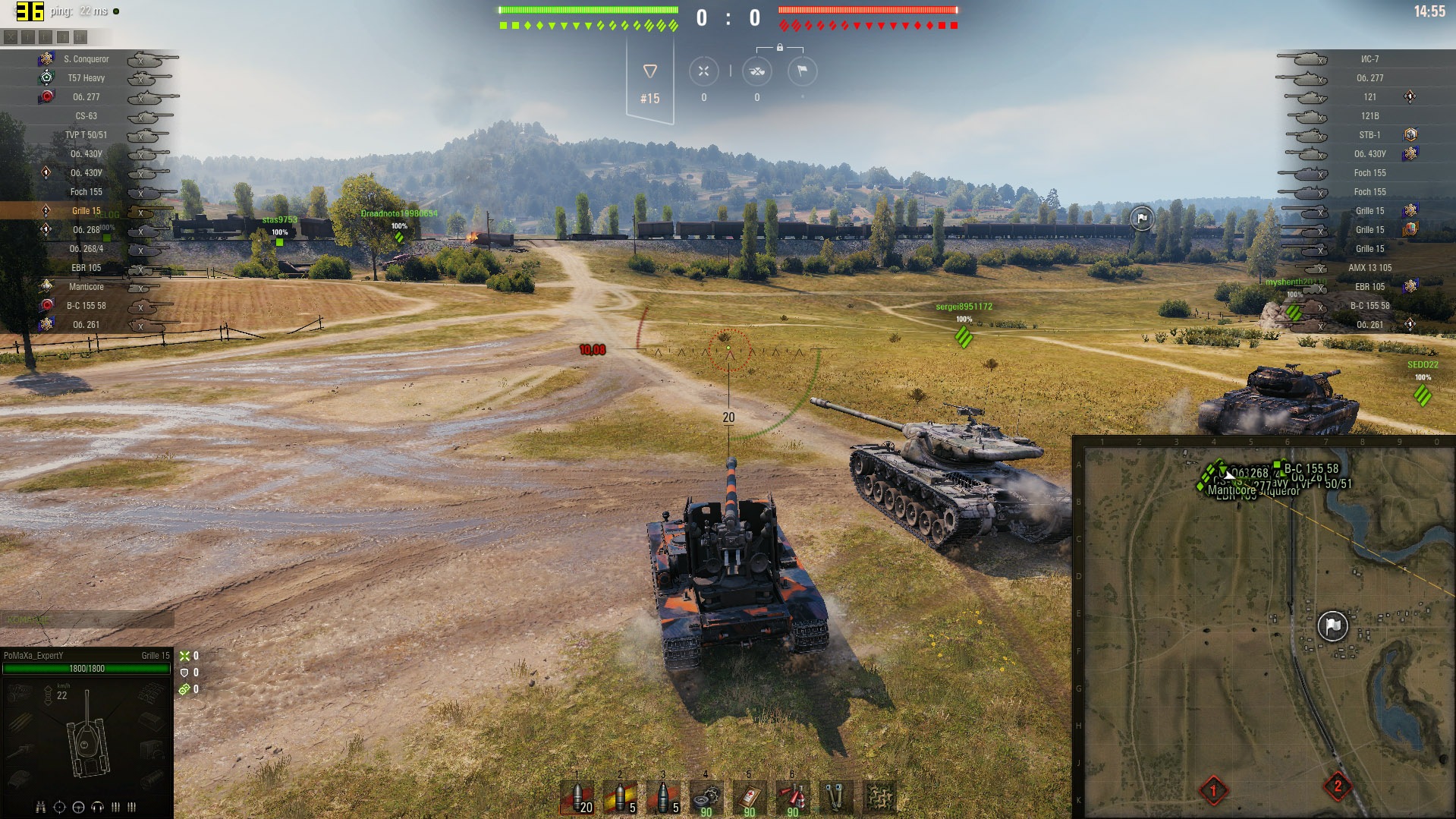Use the first aid kit consumable
Screen dimensions: 1456x819
pyautogui.click(x=750, y=798)
